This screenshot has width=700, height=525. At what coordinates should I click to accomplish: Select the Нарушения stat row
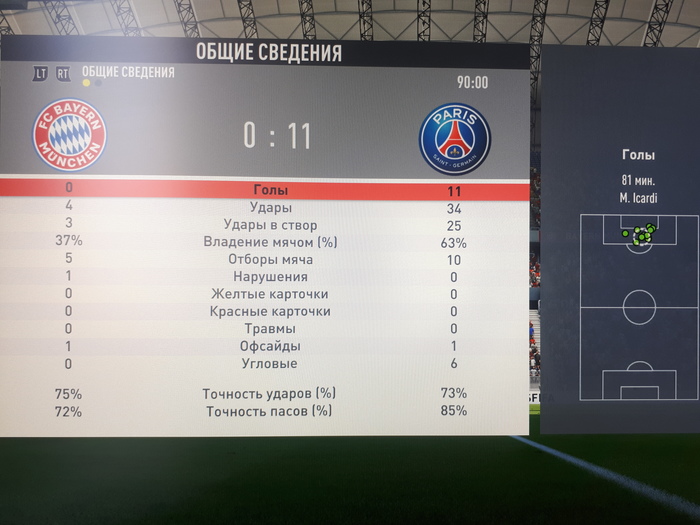pos(269,277)
